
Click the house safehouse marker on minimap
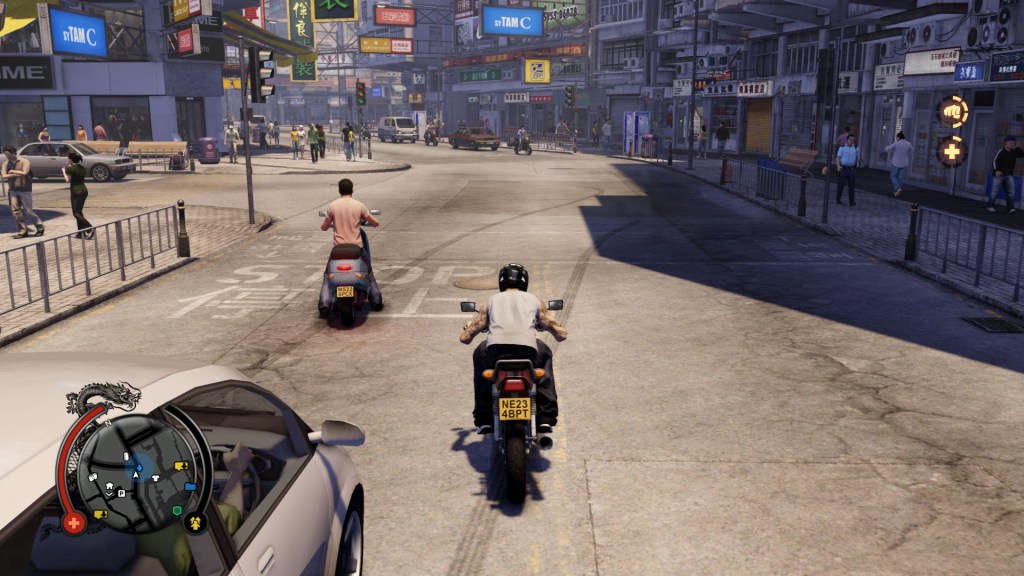pos(109,485)
